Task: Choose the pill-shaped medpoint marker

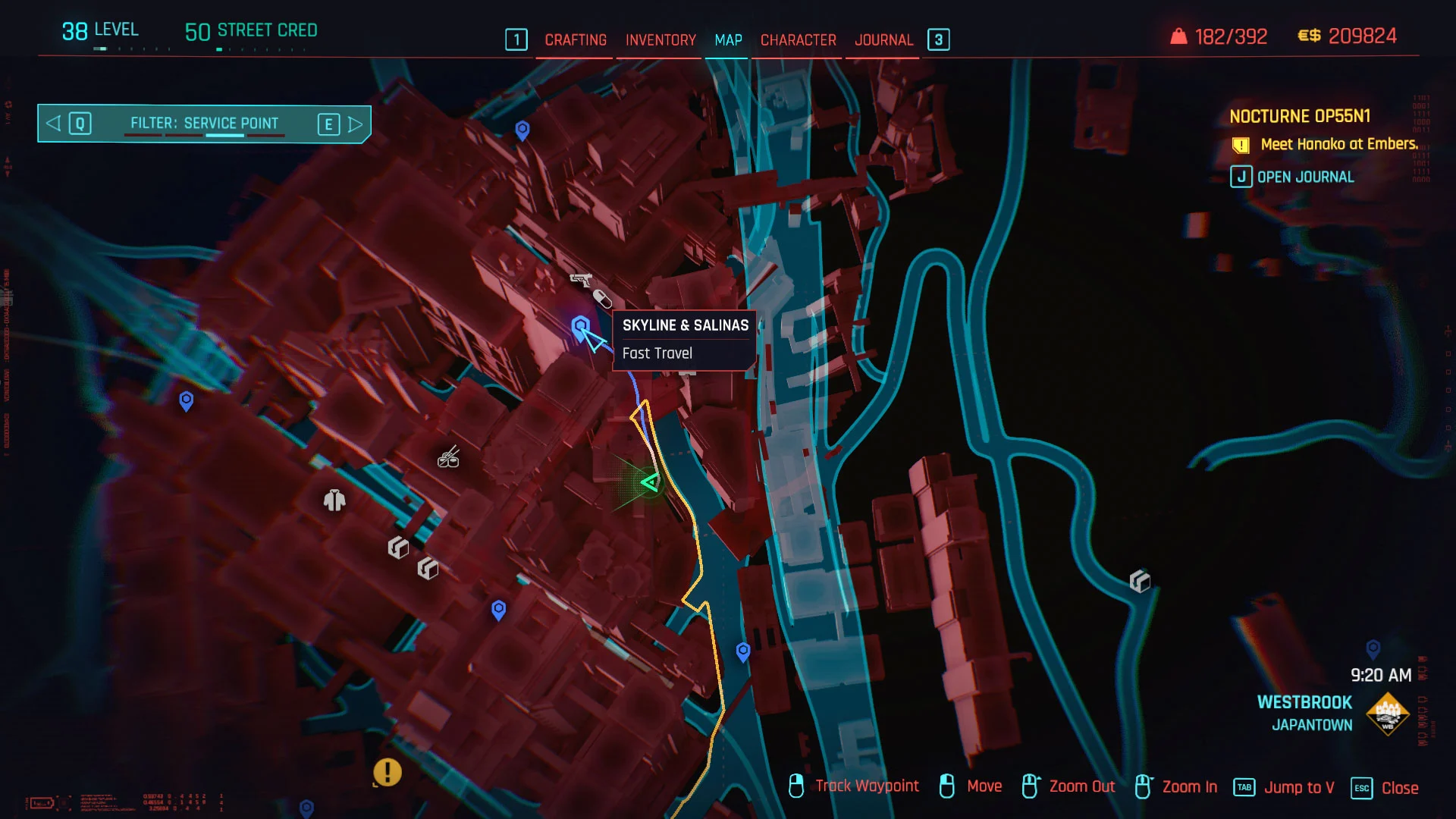Action: 602,298
